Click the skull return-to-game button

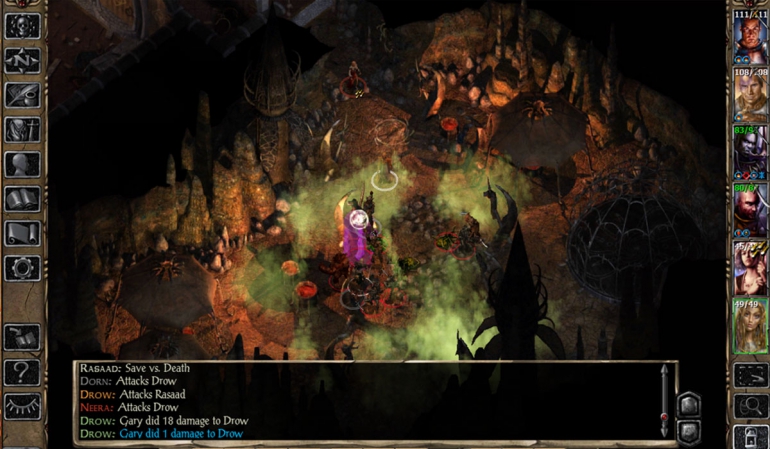tap(22, 26)
